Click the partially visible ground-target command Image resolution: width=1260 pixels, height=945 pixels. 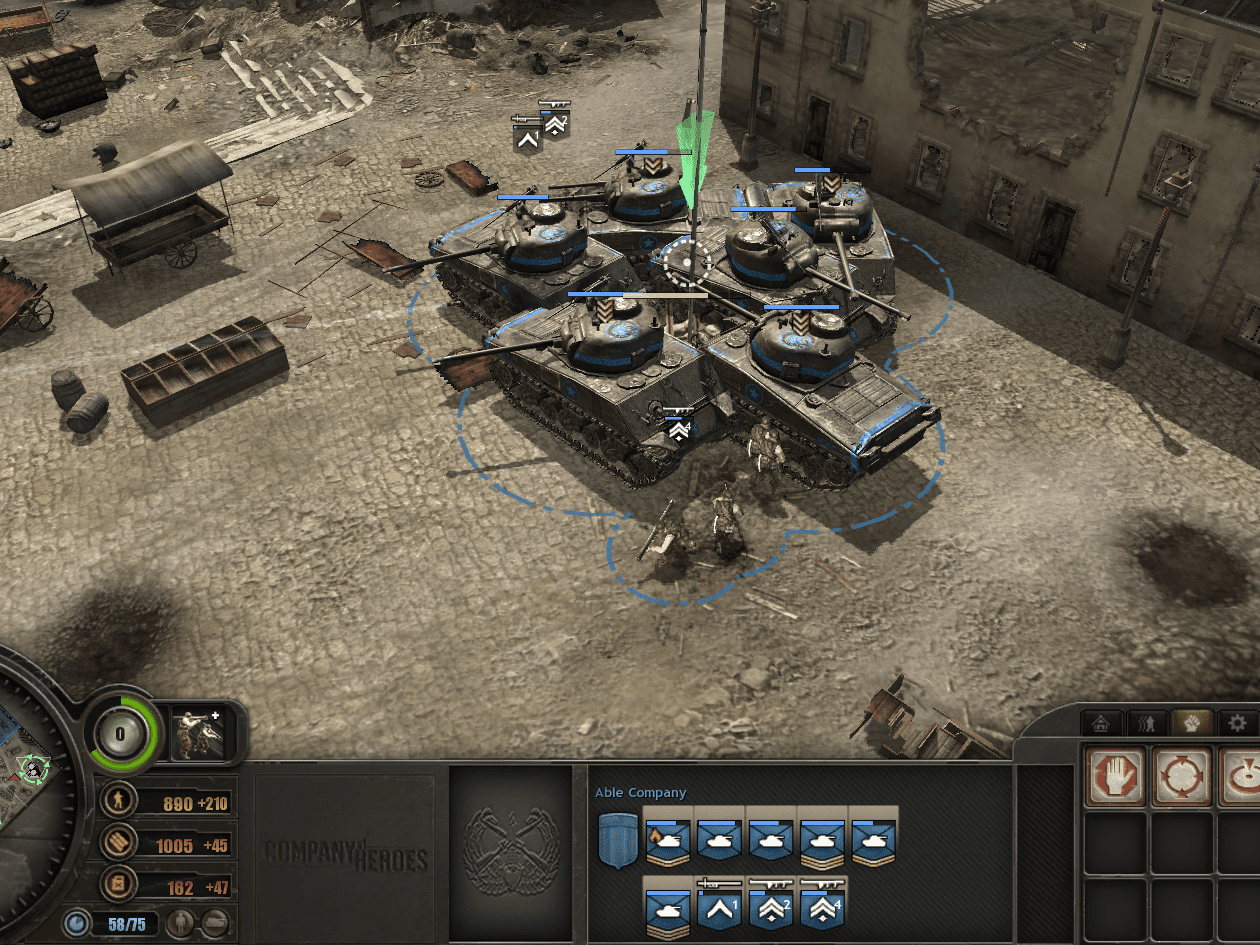(1241, 776)
